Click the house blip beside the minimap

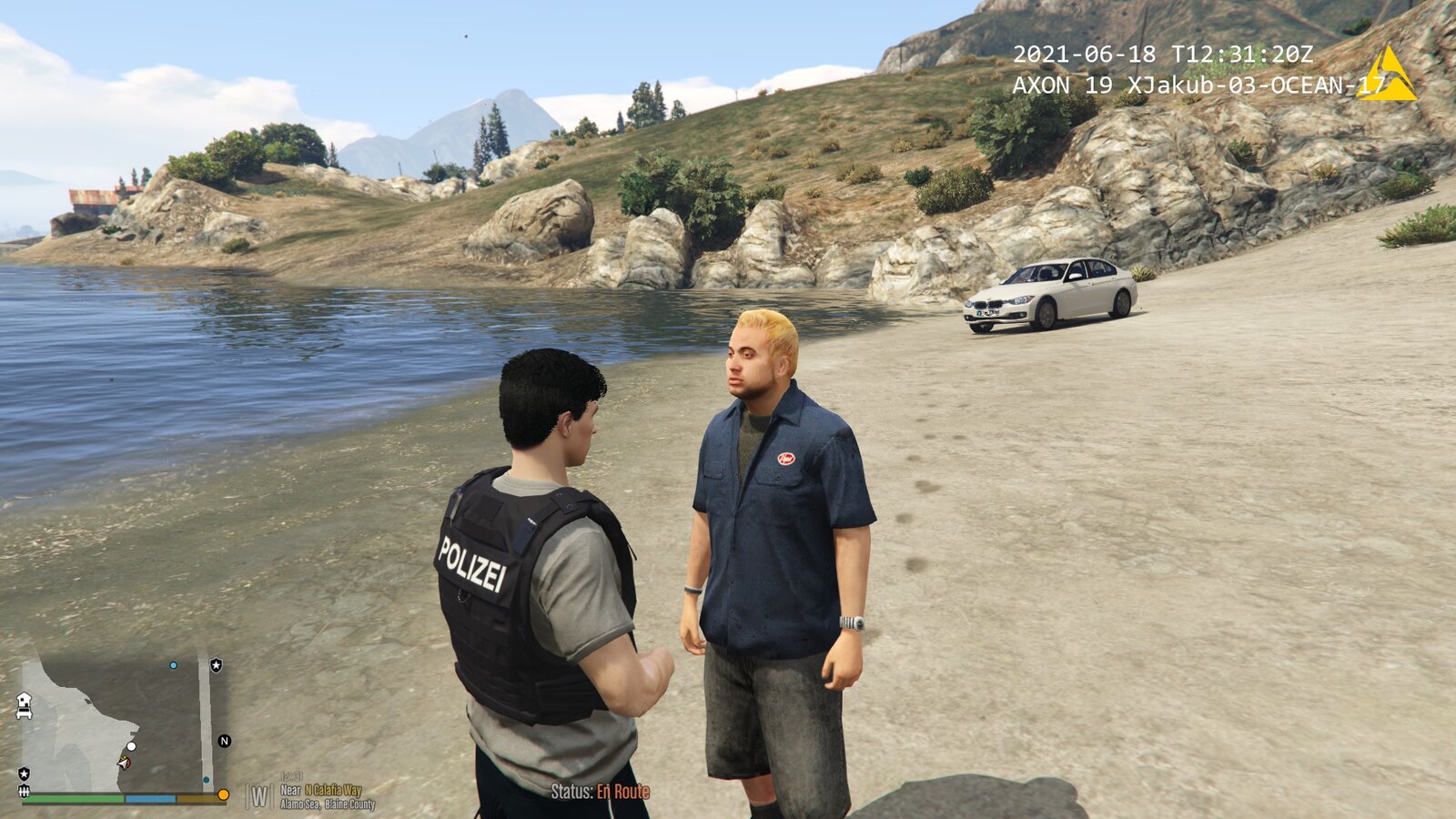[24, 704]
